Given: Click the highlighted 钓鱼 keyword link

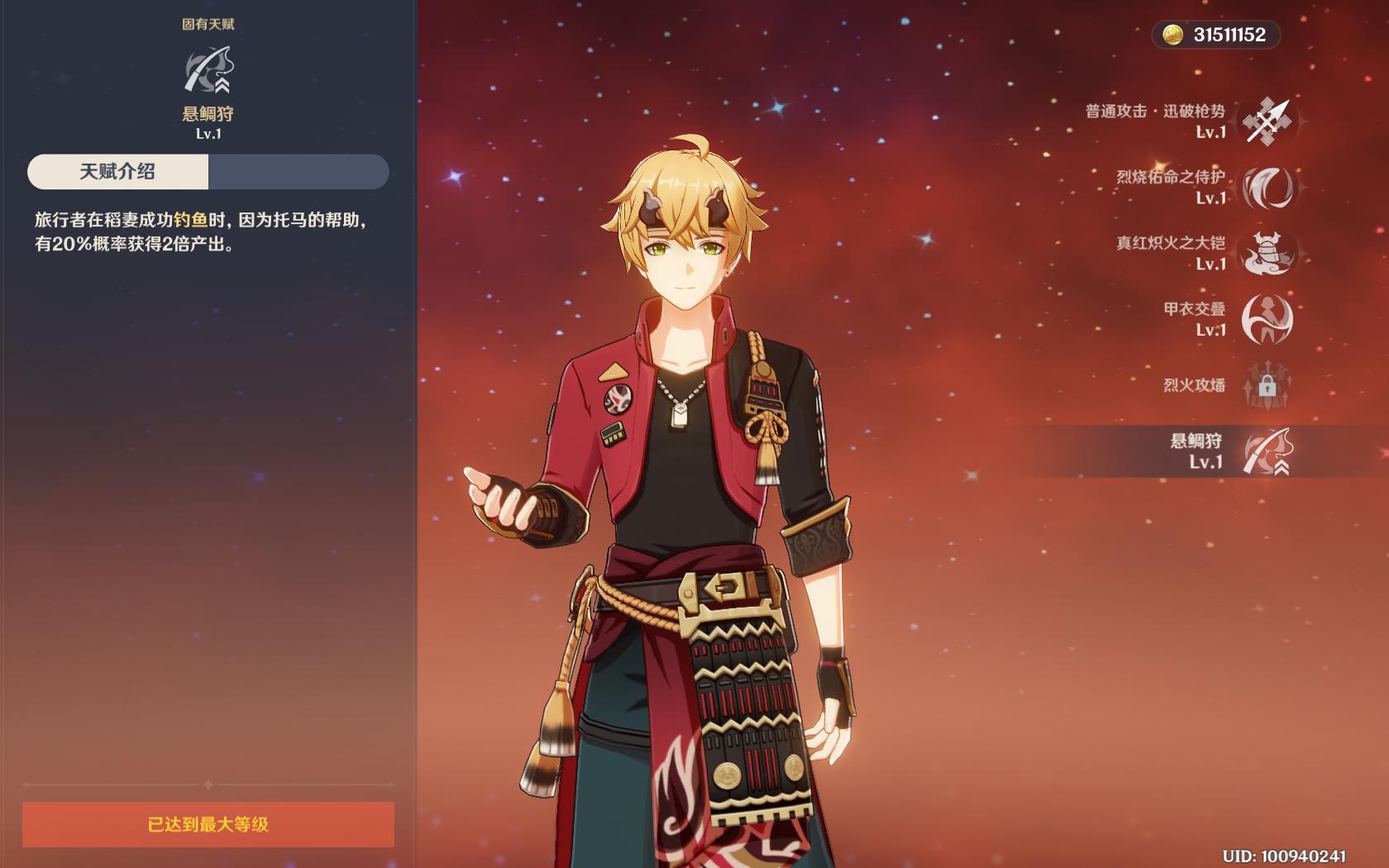Looking at the screenshot, I should (190, 220).
